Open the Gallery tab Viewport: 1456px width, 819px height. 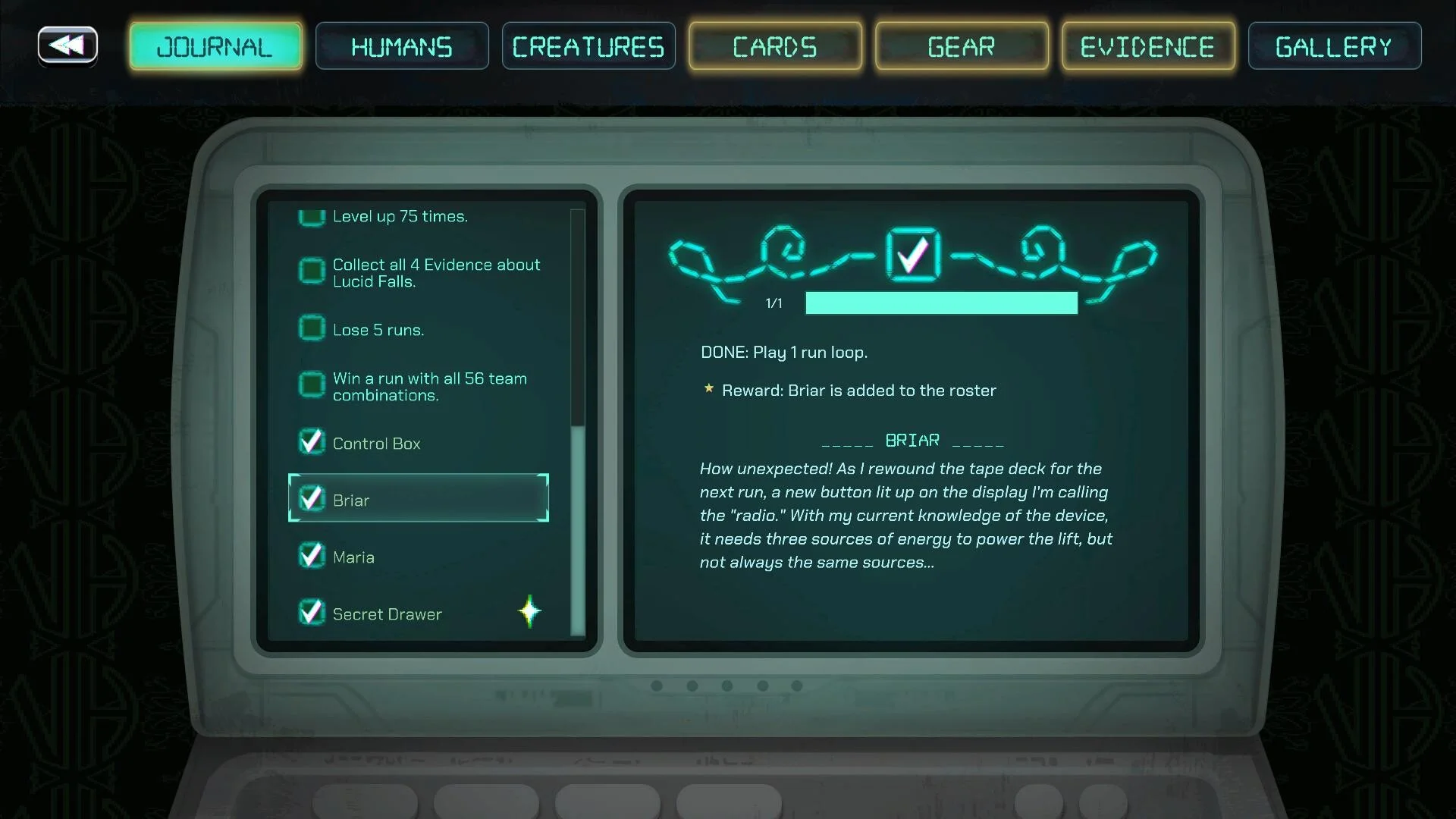pyautogui.click(x=1335, y=46)
